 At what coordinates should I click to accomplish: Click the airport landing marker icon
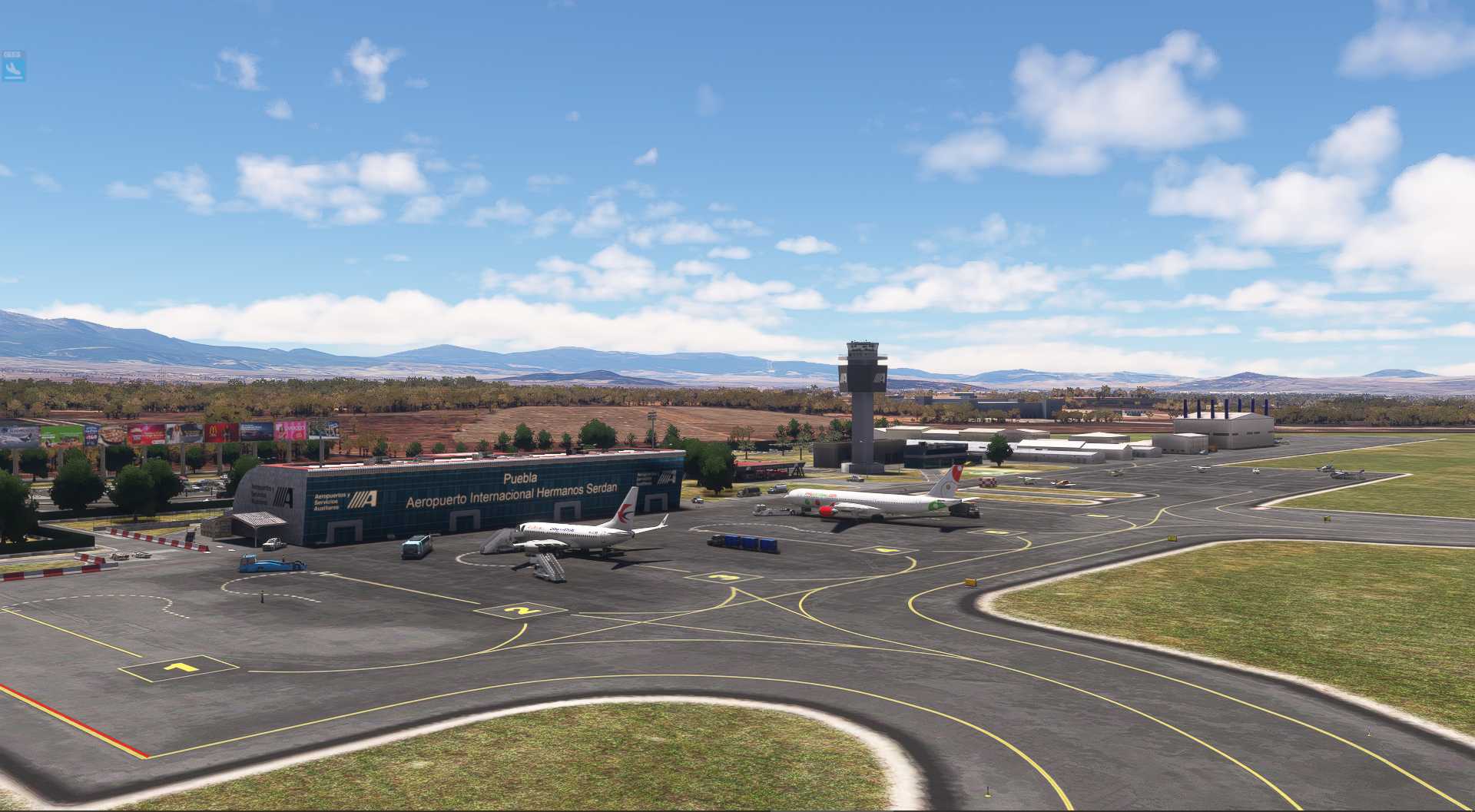click(13, 68)
